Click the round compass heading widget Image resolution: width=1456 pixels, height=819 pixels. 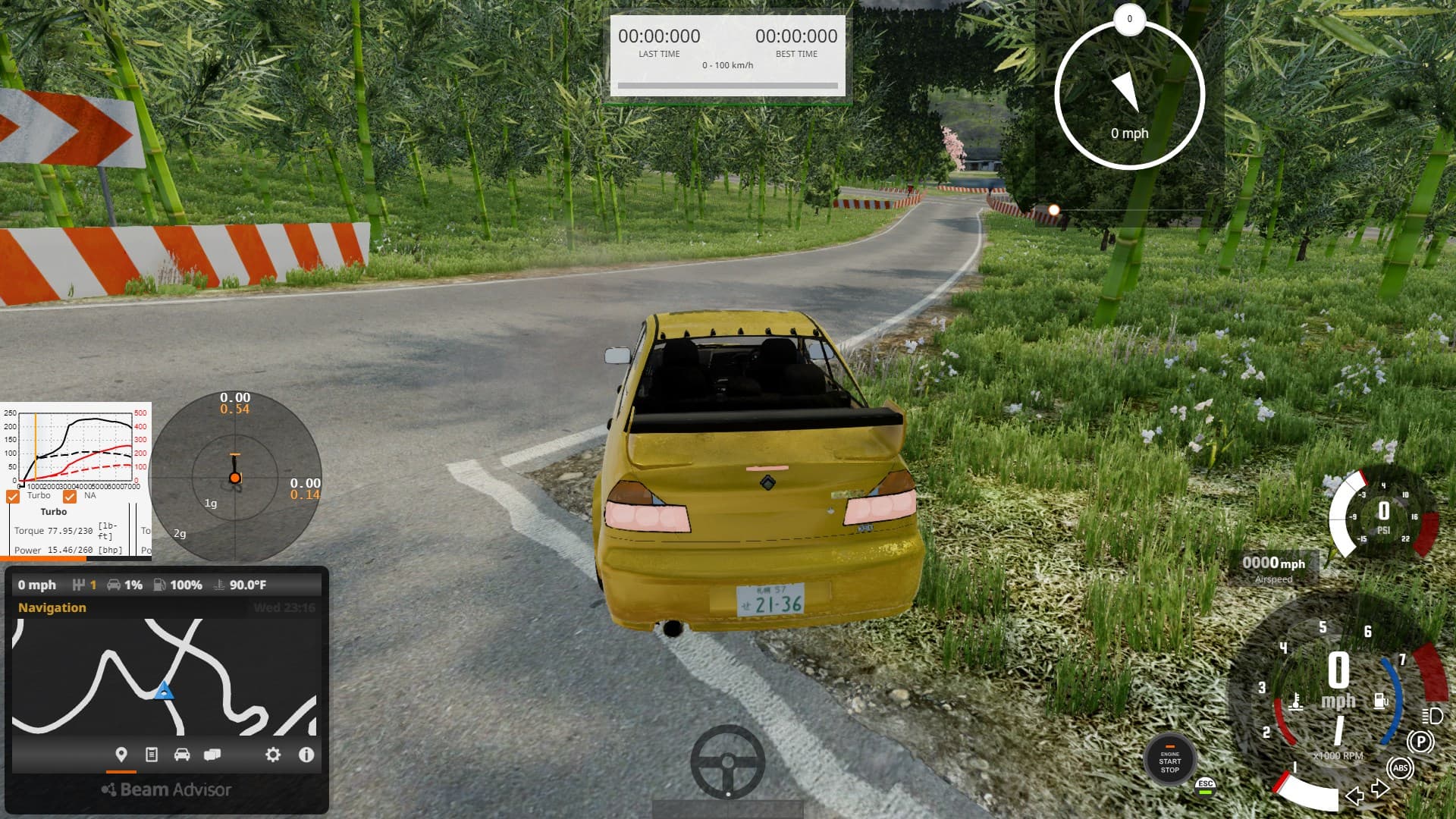pyautogui.click(x=1129, y=95)
